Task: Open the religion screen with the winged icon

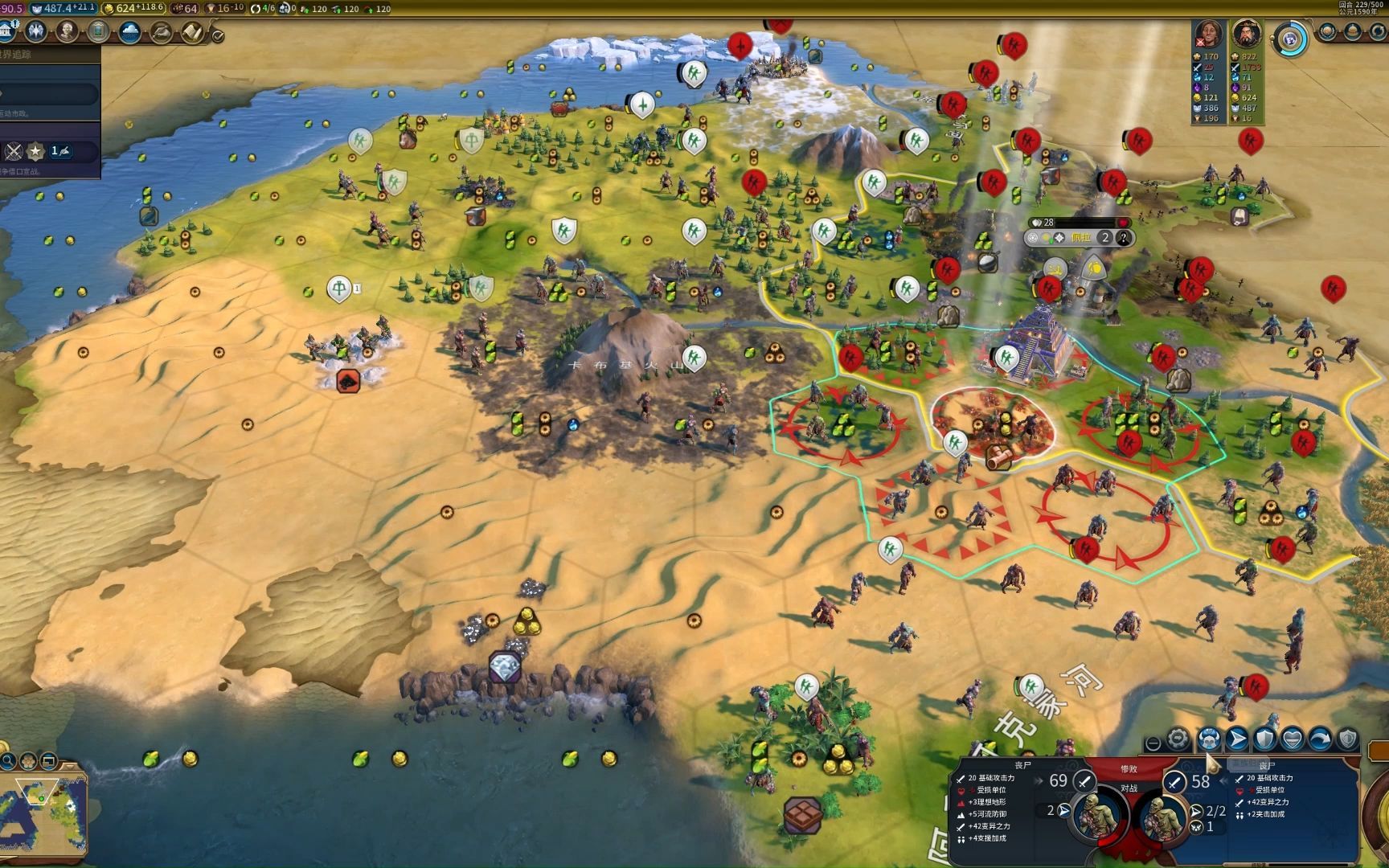Action: 36,31
